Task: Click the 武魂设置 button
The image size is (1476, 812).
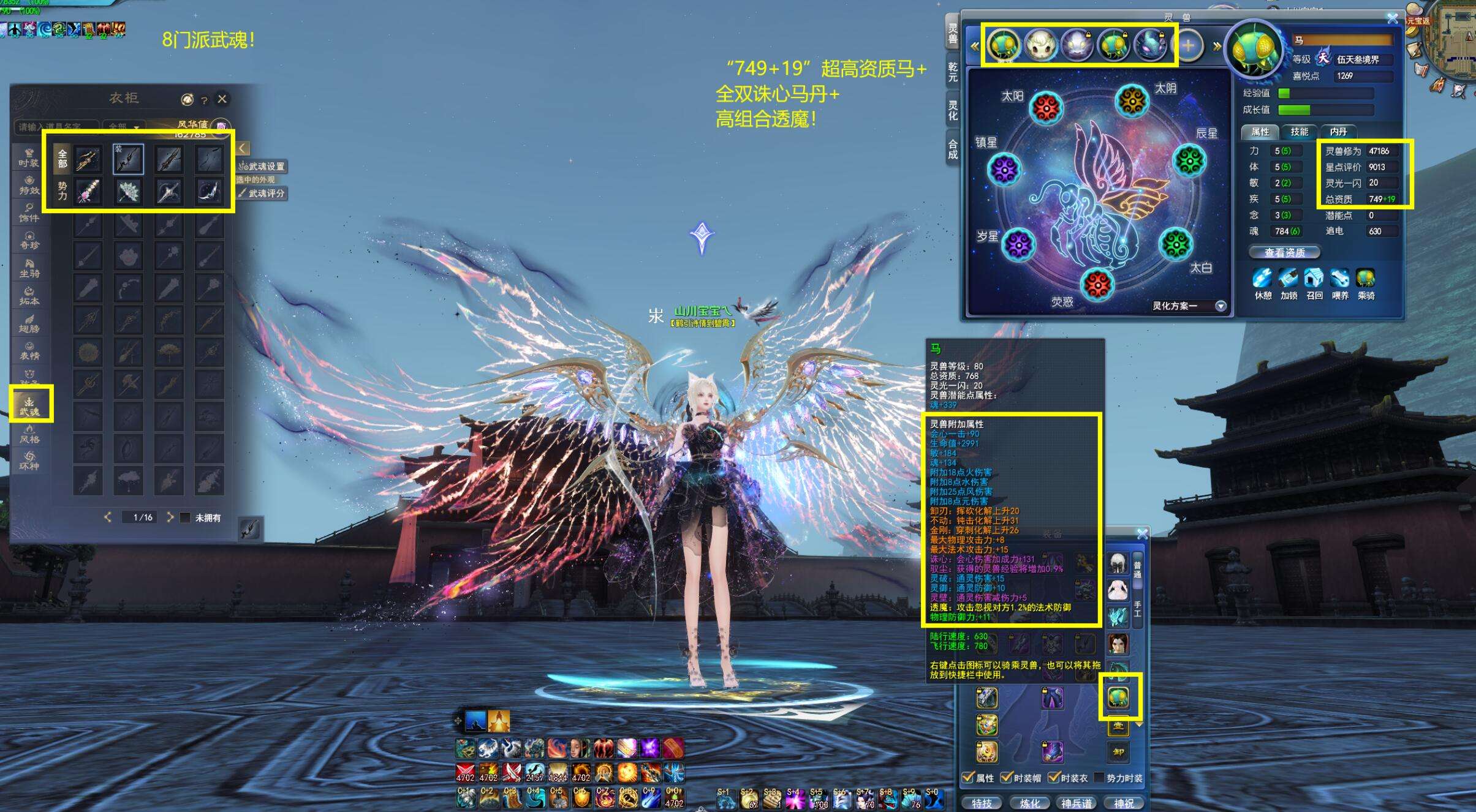Action: [263, 167]
